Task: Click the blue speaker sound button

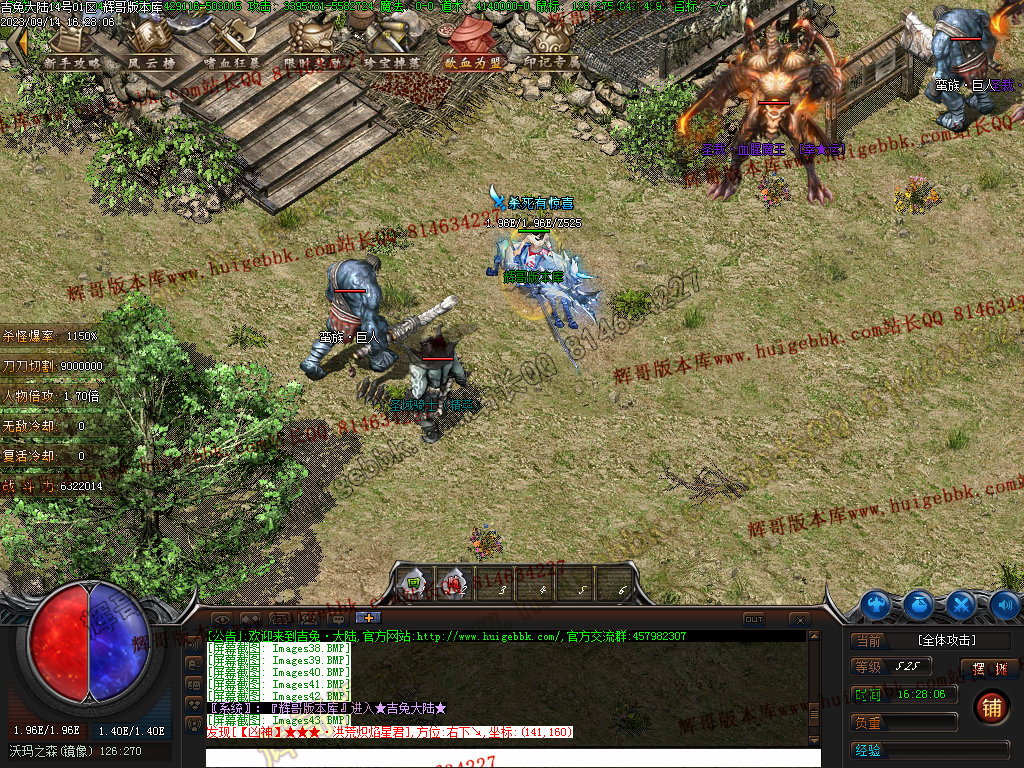Action: pos(1004,604)
